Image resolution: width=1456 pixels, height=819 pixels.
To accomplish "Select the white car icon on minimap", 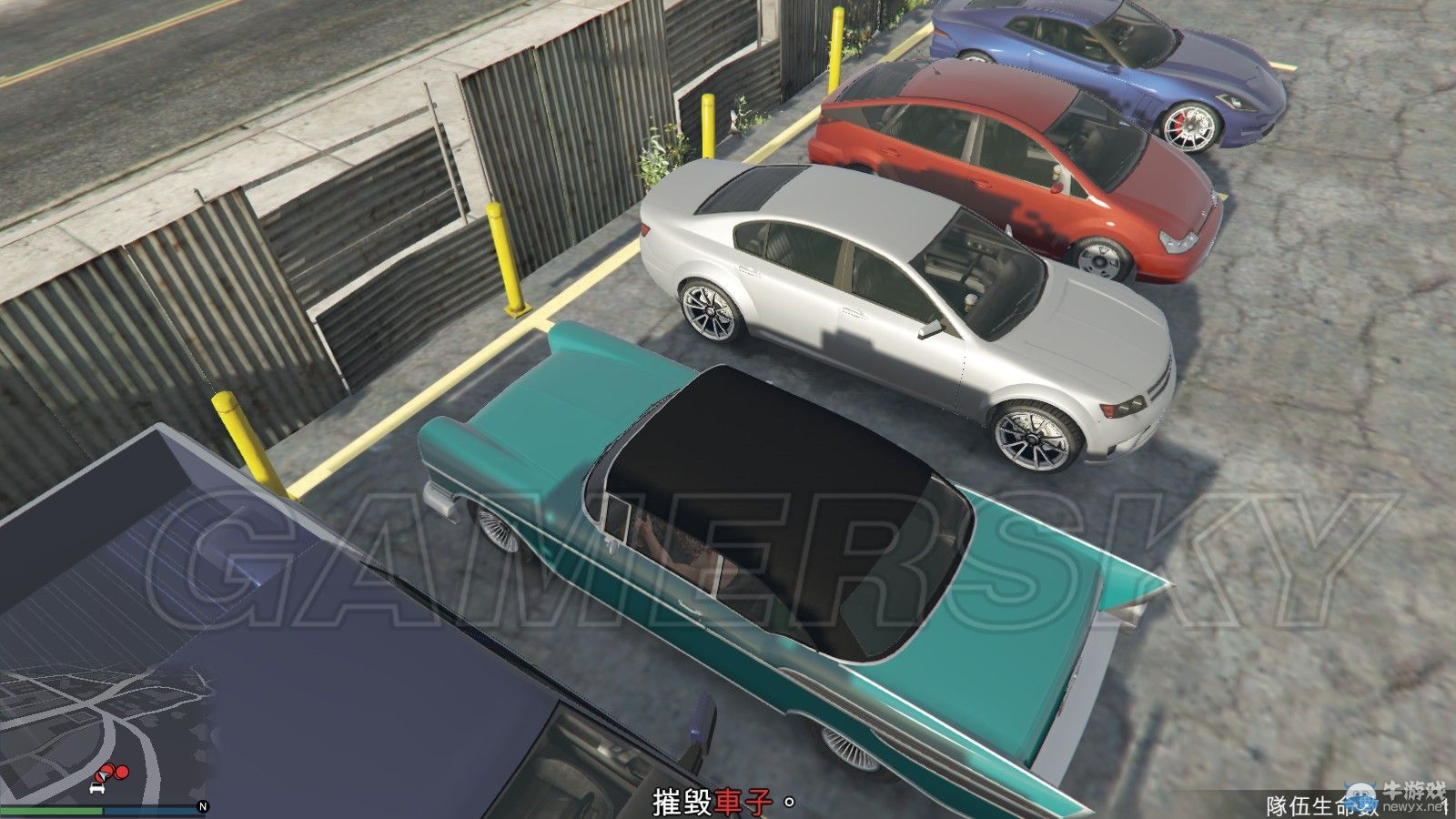I will [x=96, y=788].
